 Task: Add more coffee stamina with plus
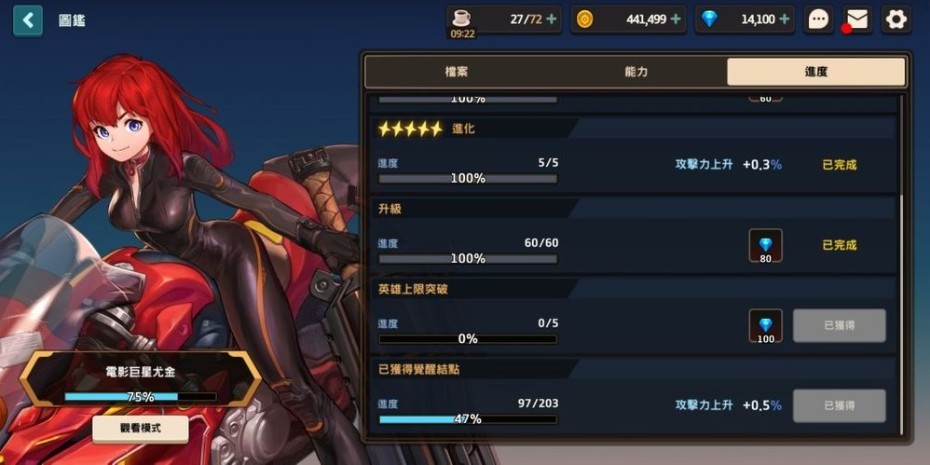tap(552, 19)
